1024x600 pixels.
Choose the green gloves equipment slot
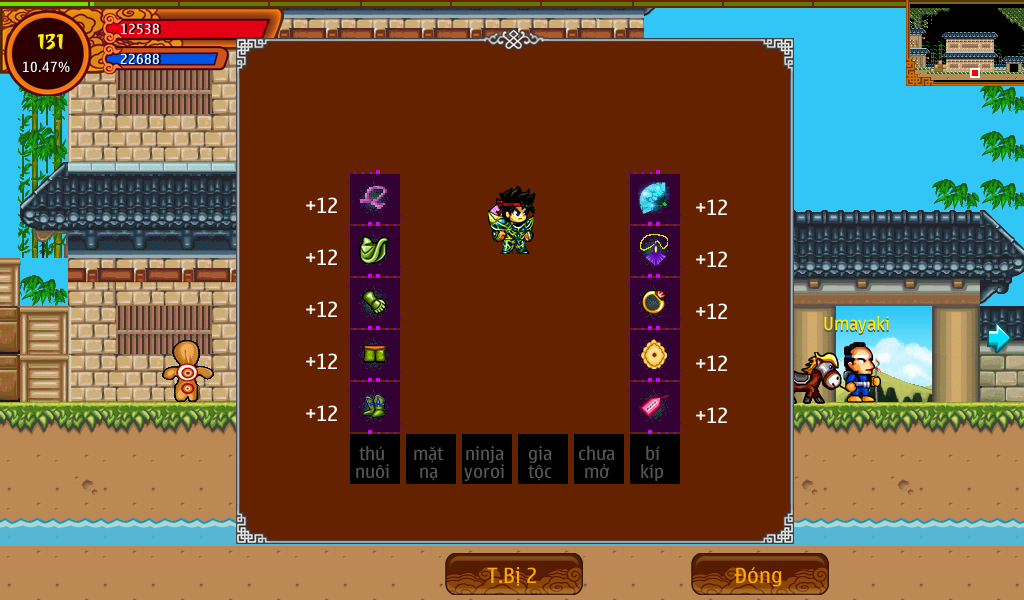(375, 303)
